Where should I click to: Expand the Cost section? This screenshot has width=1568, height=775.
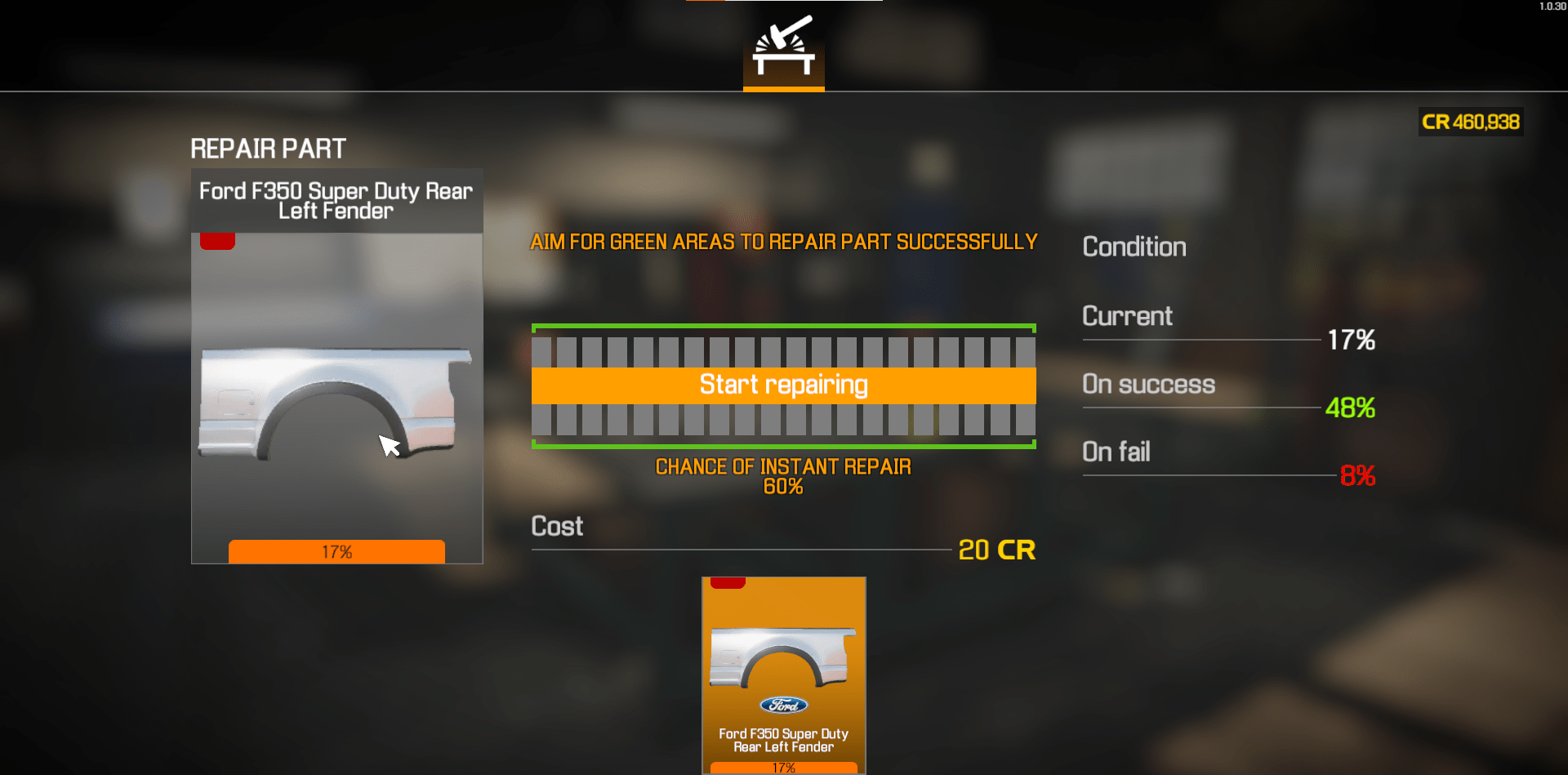click(x=556, y=526)
